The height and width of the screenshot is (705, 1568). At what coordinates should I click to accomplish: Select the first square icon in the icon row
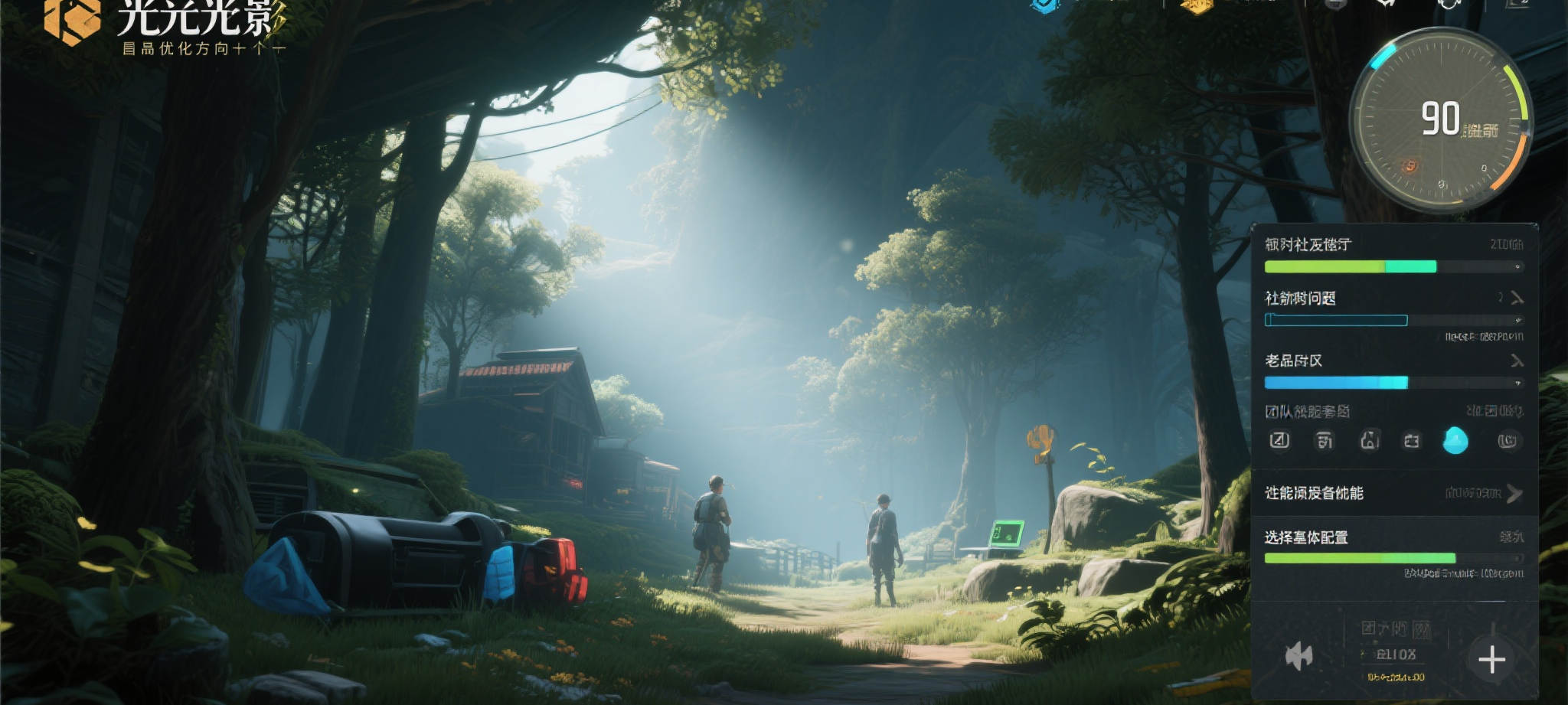pos(1279,440)
